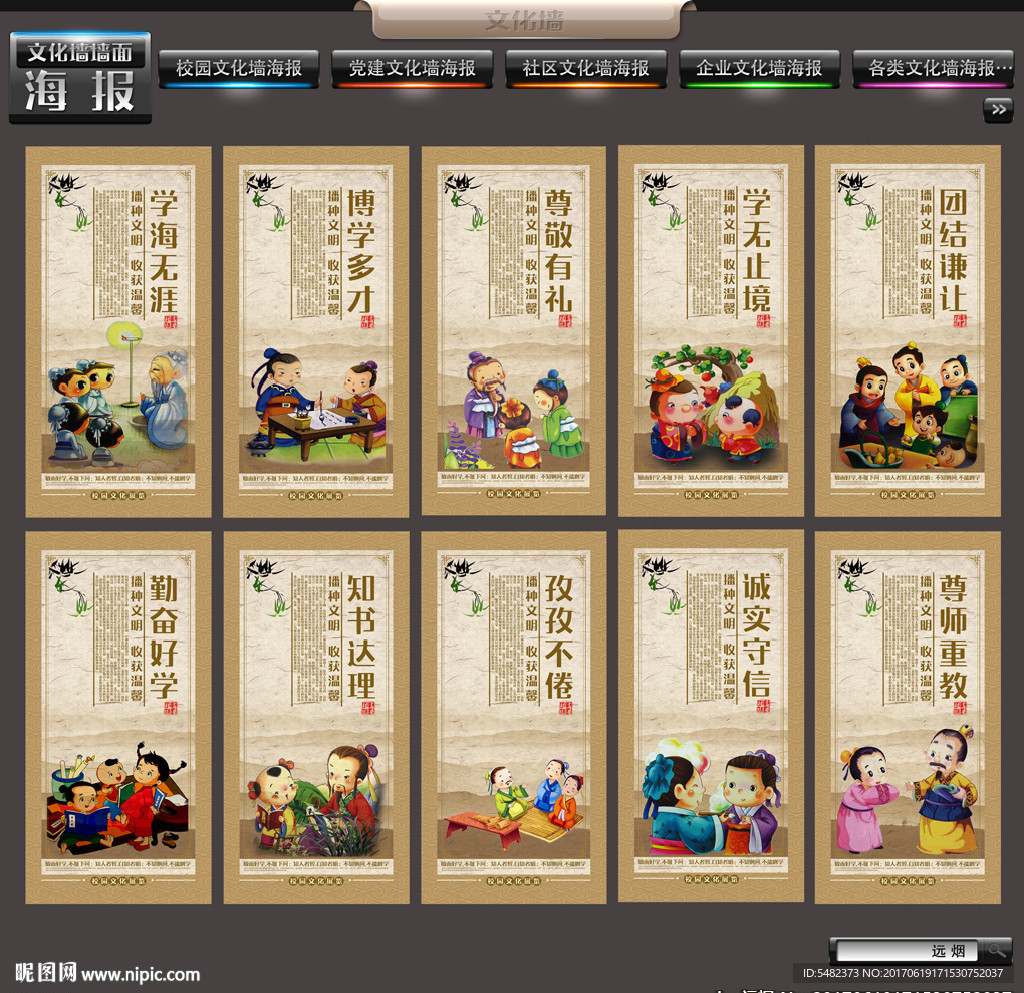Choose the 尊敬有礼 poster

coord(514,331)
